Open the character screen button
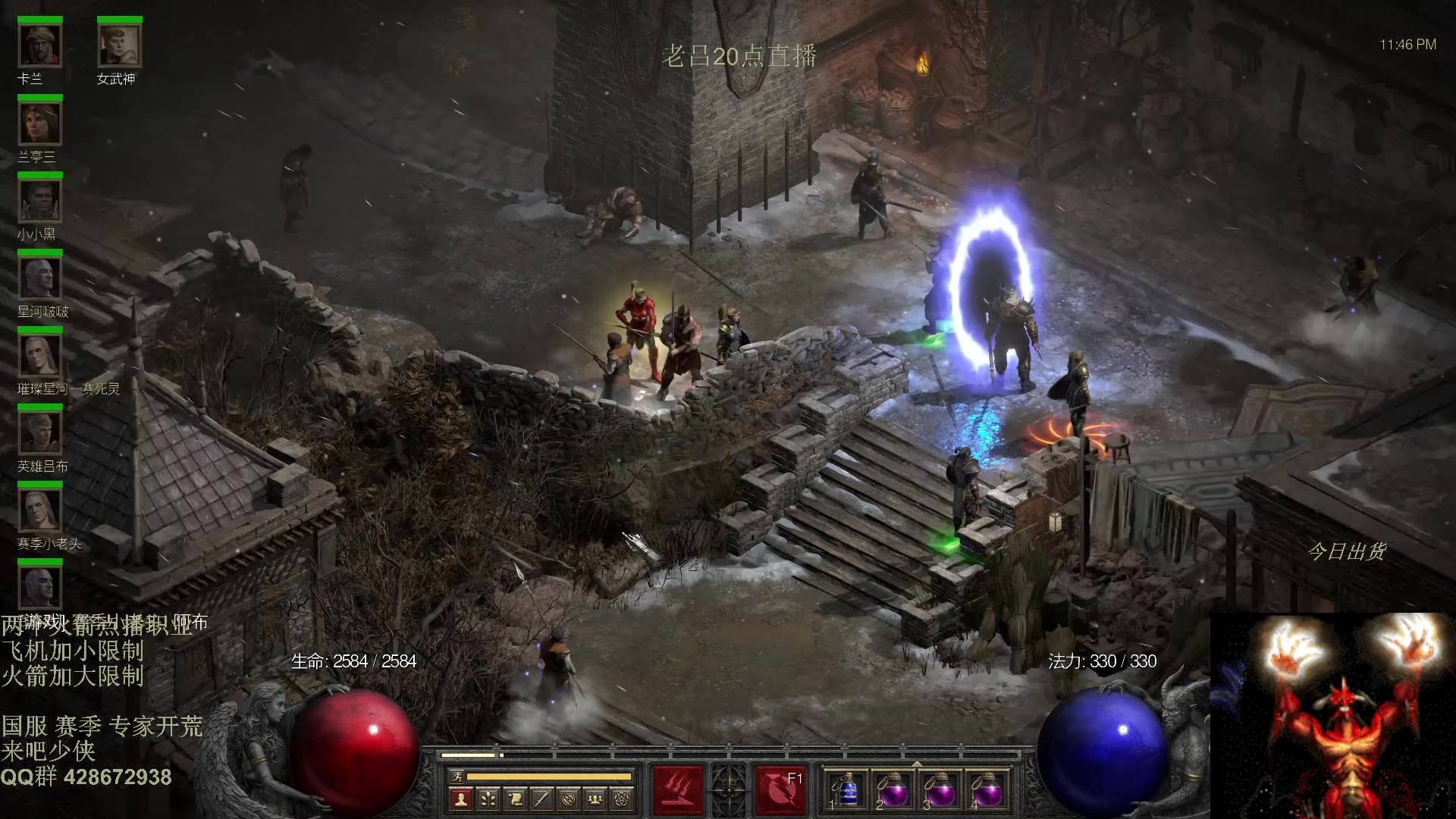The height and width of the screenshot is (819, 1456). click(460, 799)
